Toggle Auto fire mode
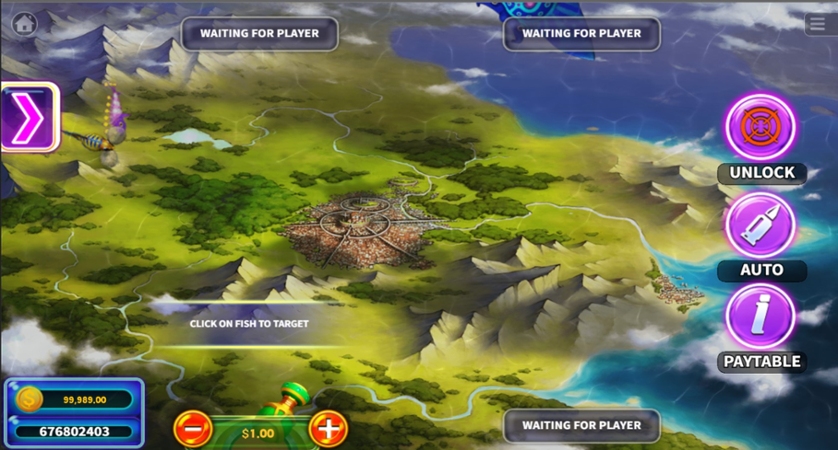Viewport: 838px width, 450px height. pos(761,226)
